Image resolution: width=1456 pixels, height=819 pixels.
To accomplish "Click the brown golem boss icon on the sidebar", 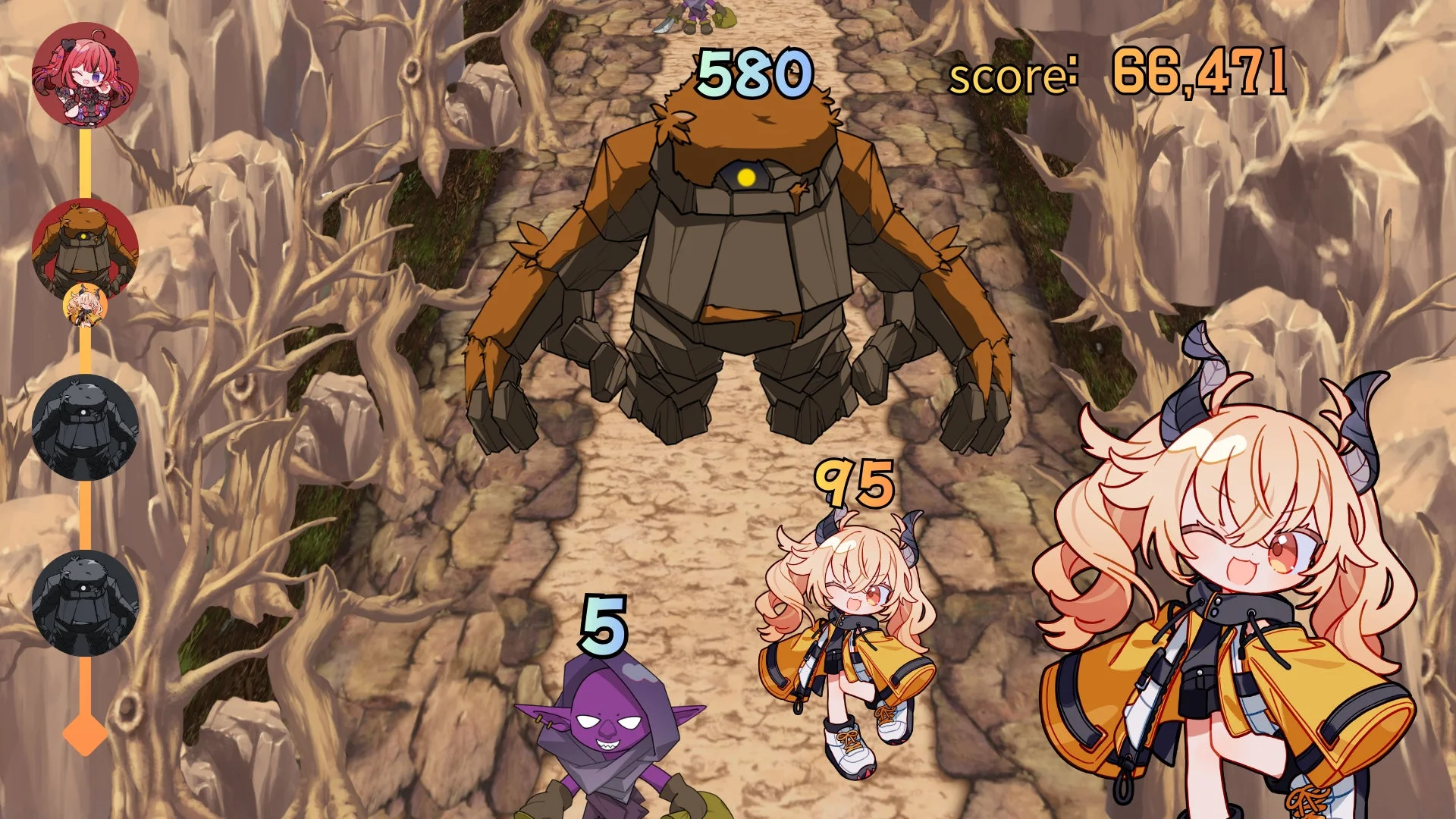I will point(86,243).
